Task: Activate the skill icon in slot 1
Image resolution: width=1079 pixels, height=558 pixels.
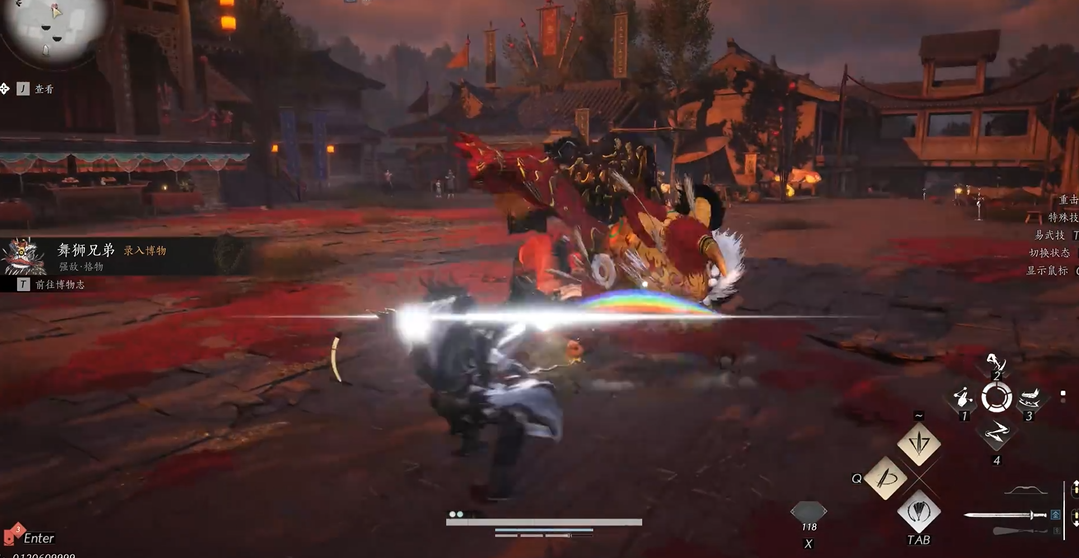Action: 963,398
